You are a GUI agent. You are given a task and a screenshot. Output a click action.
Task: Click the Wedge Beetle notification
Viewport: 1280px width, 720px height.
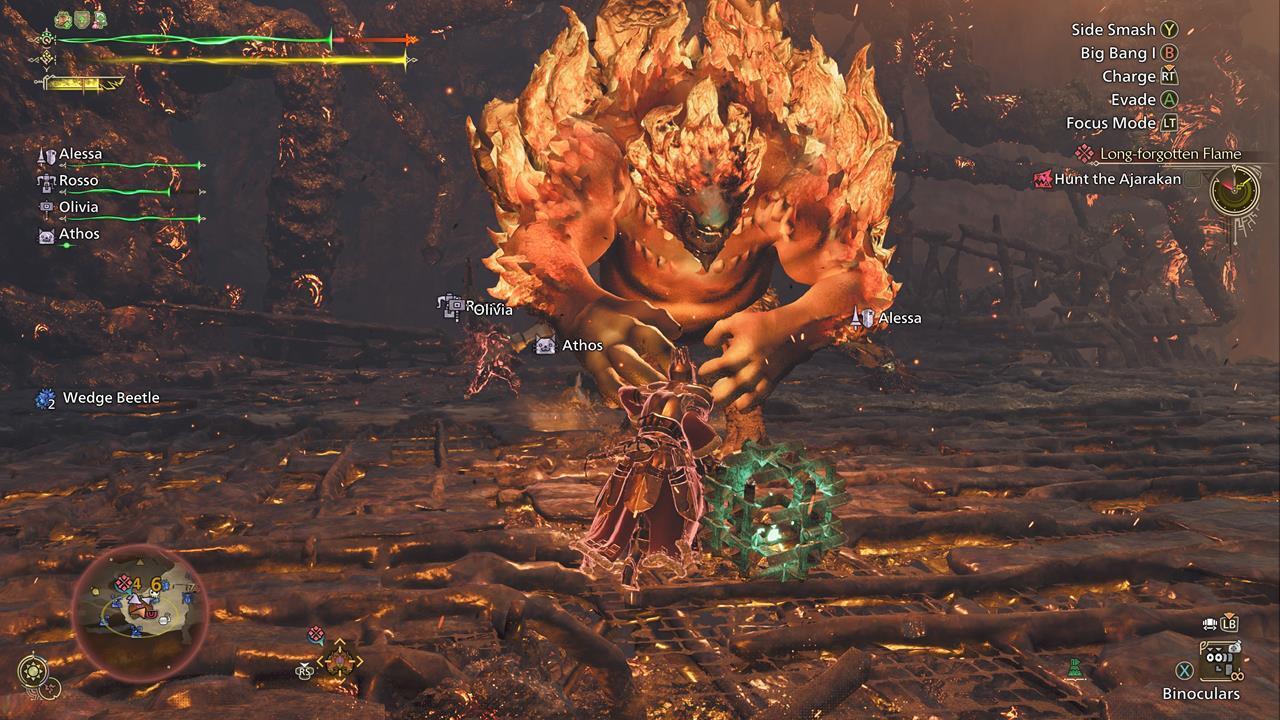pyautogui.click(x=110, y=398)
